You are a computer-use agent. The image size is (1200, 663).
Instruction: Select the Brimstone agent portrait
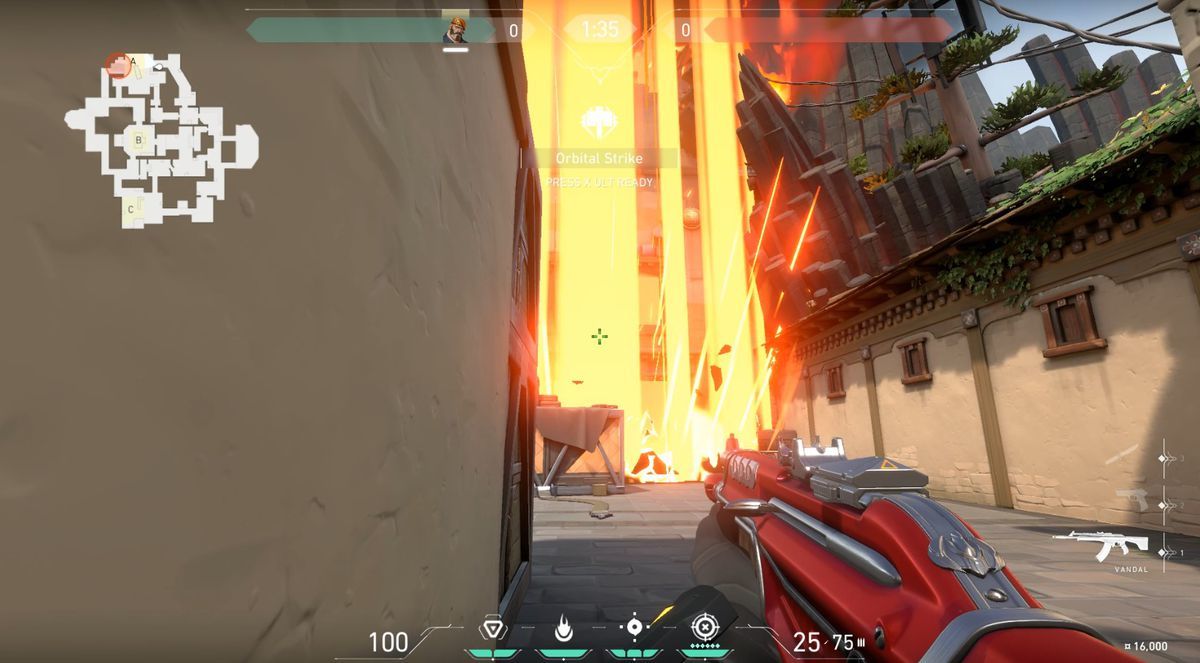tap(455, 30)
